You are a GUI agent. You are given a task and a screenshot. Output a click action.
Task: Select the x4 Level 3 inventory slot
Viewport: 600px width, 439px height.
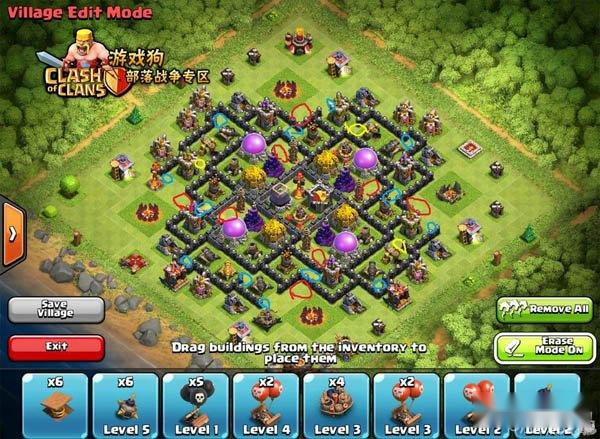[333, 404]
